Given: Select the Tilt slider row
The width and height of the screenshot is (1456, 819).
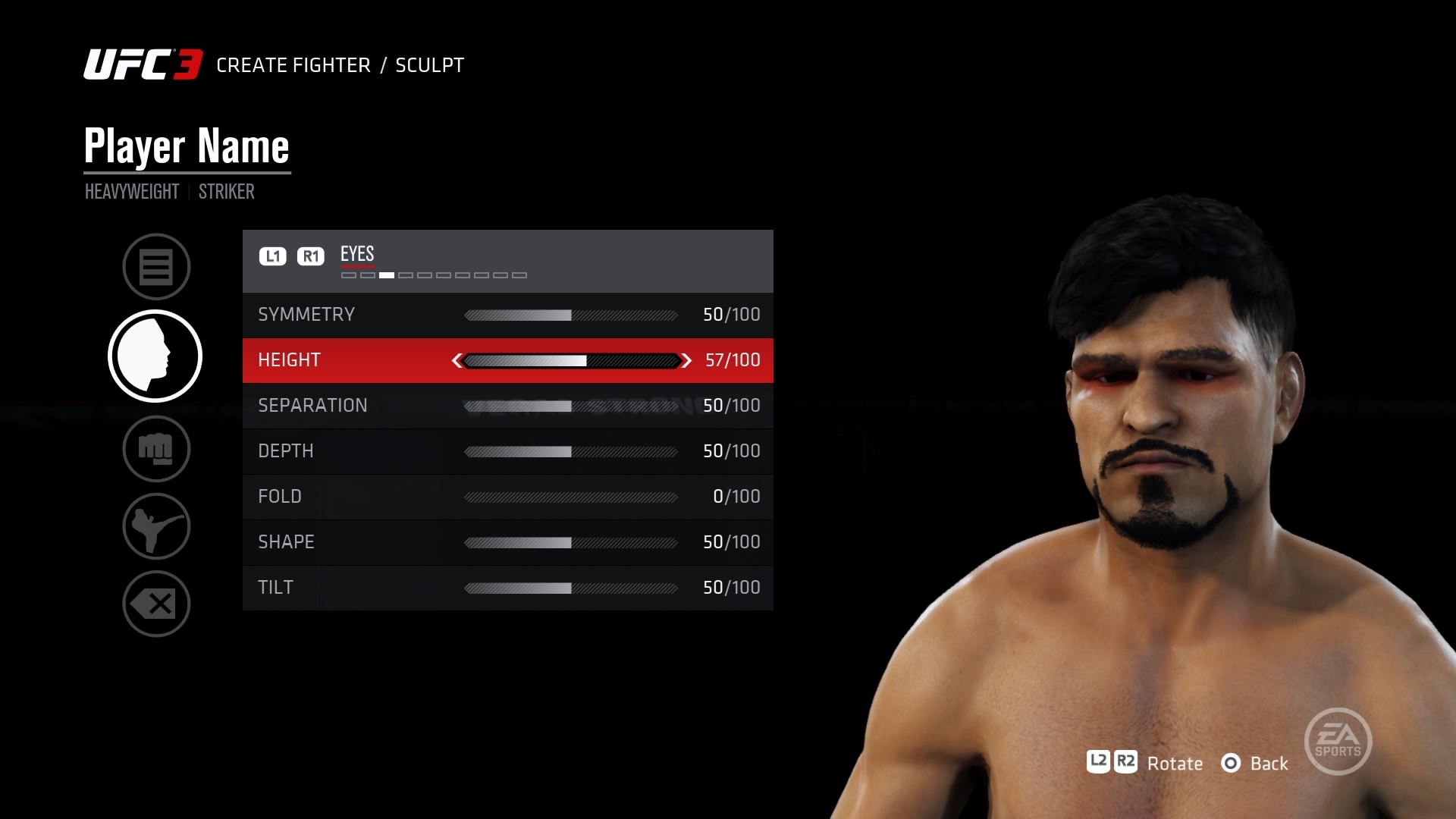Looking at the screenshot, I should click(x=507, y=588).
